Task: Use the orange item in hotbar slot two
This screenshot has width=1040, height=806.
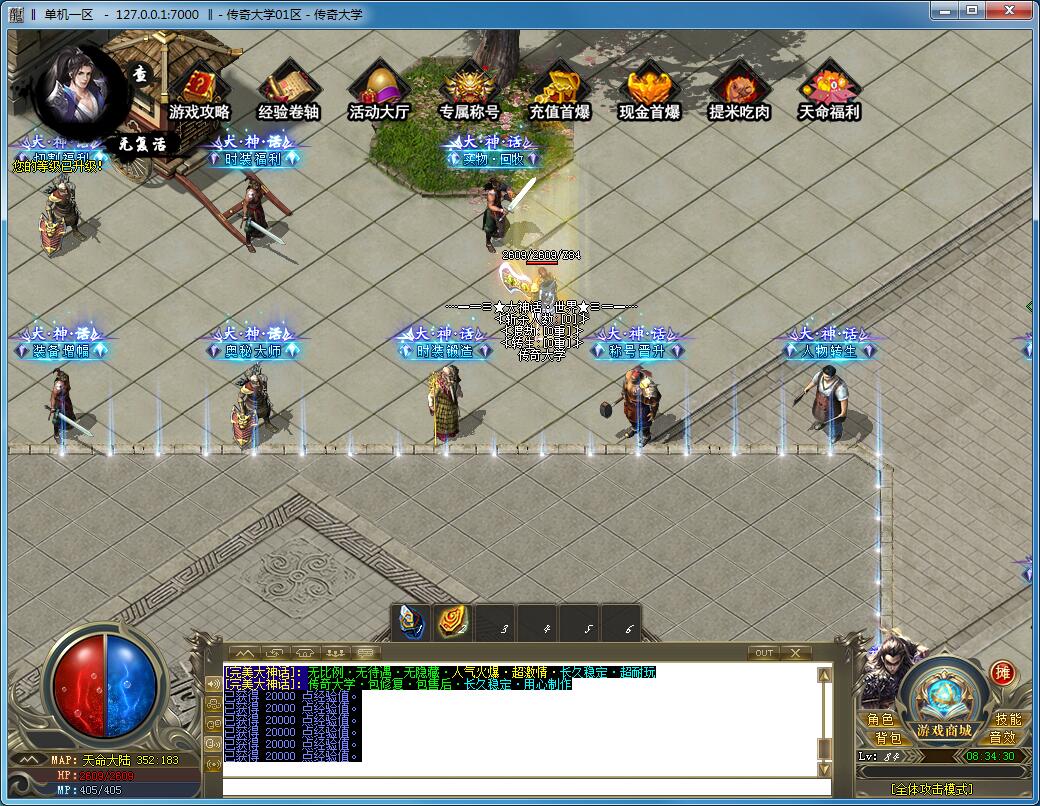Action: pos(452,622)
